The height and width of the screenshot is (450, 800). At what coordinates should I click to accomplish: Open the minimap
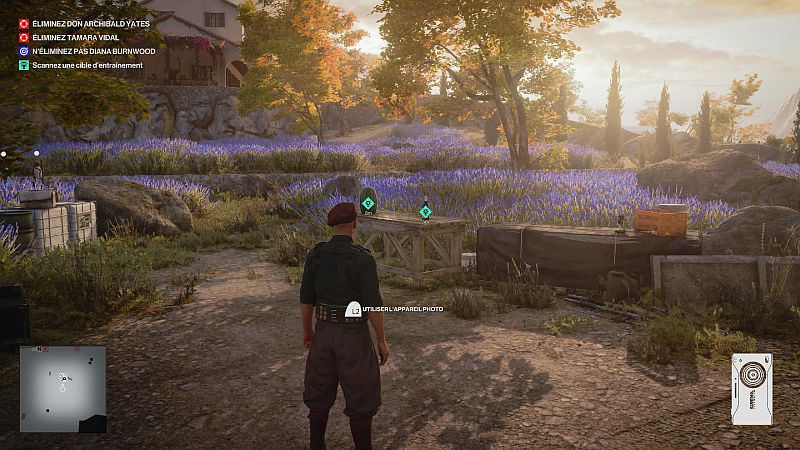pyautogui.click(x=62, y=388)
